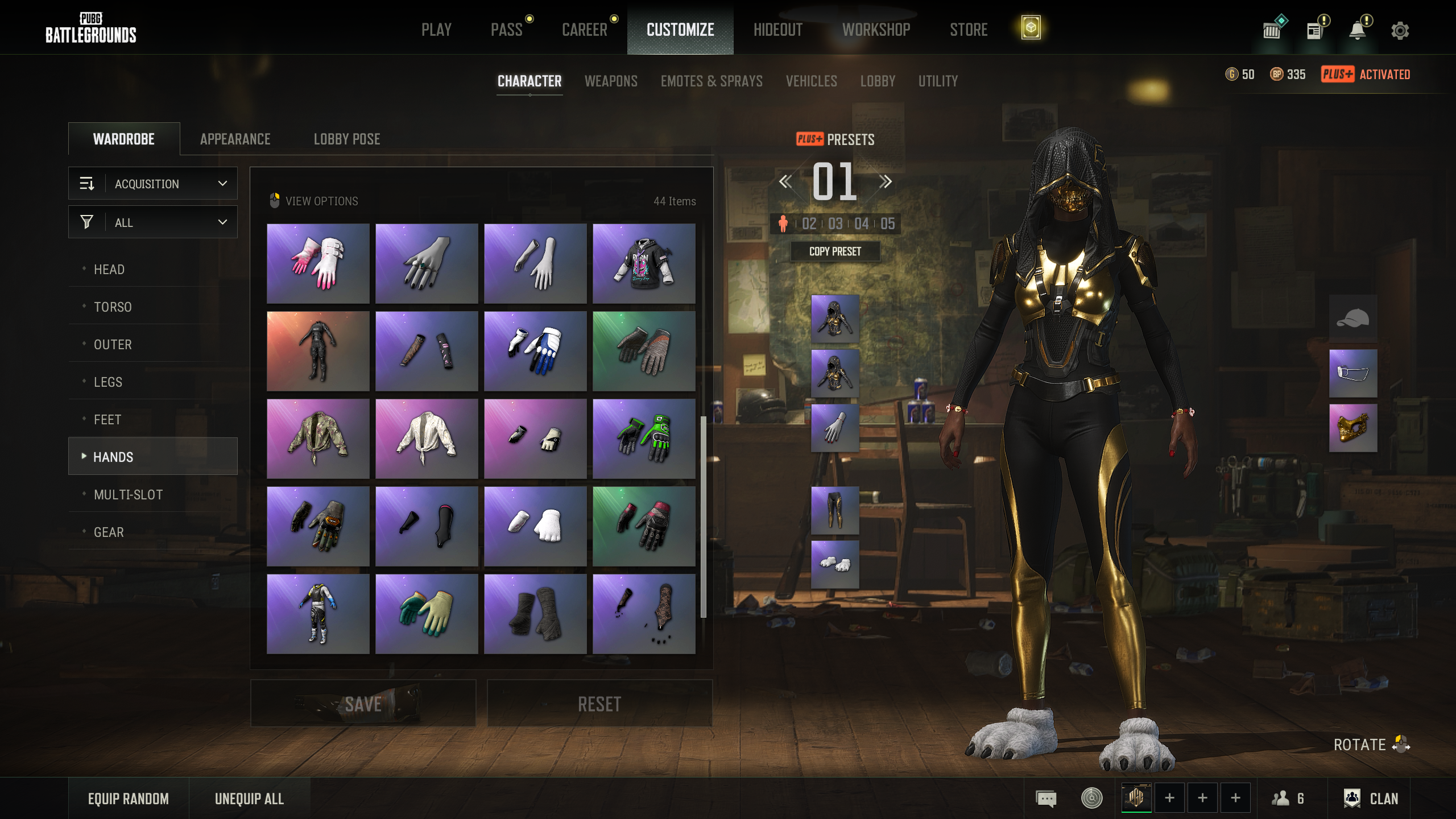
Task: Switch to preset 03
Action: (835, 224)
